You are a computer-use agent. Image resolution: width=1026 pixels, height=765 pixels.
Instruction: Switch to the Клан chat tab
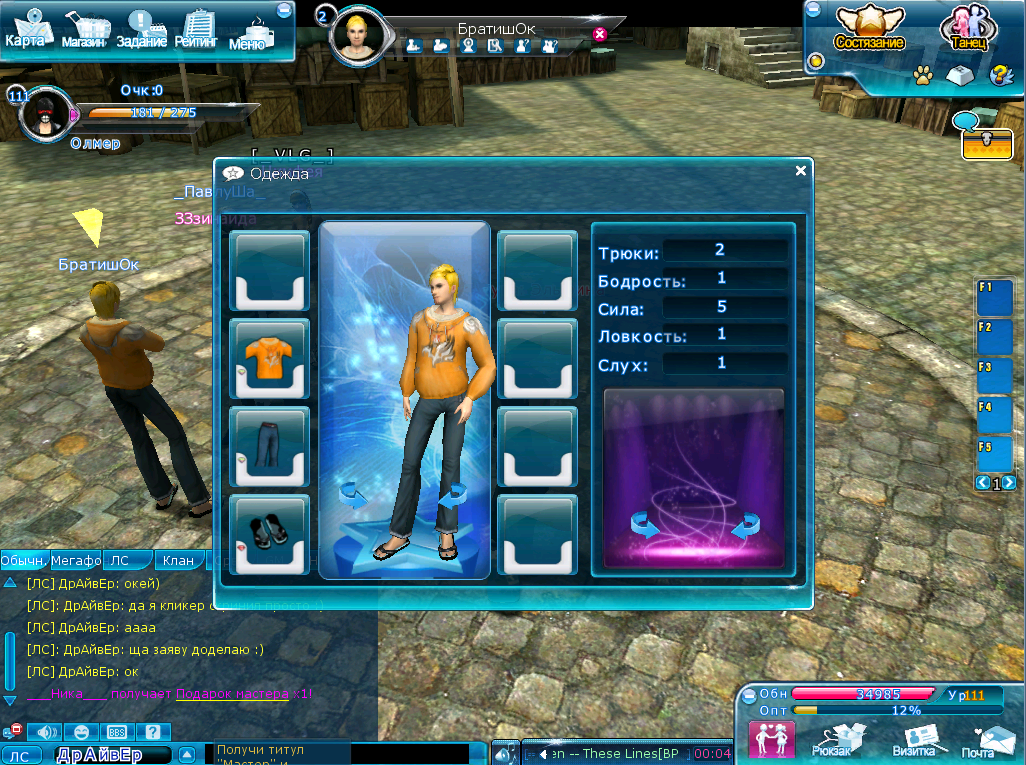[178, 561]
